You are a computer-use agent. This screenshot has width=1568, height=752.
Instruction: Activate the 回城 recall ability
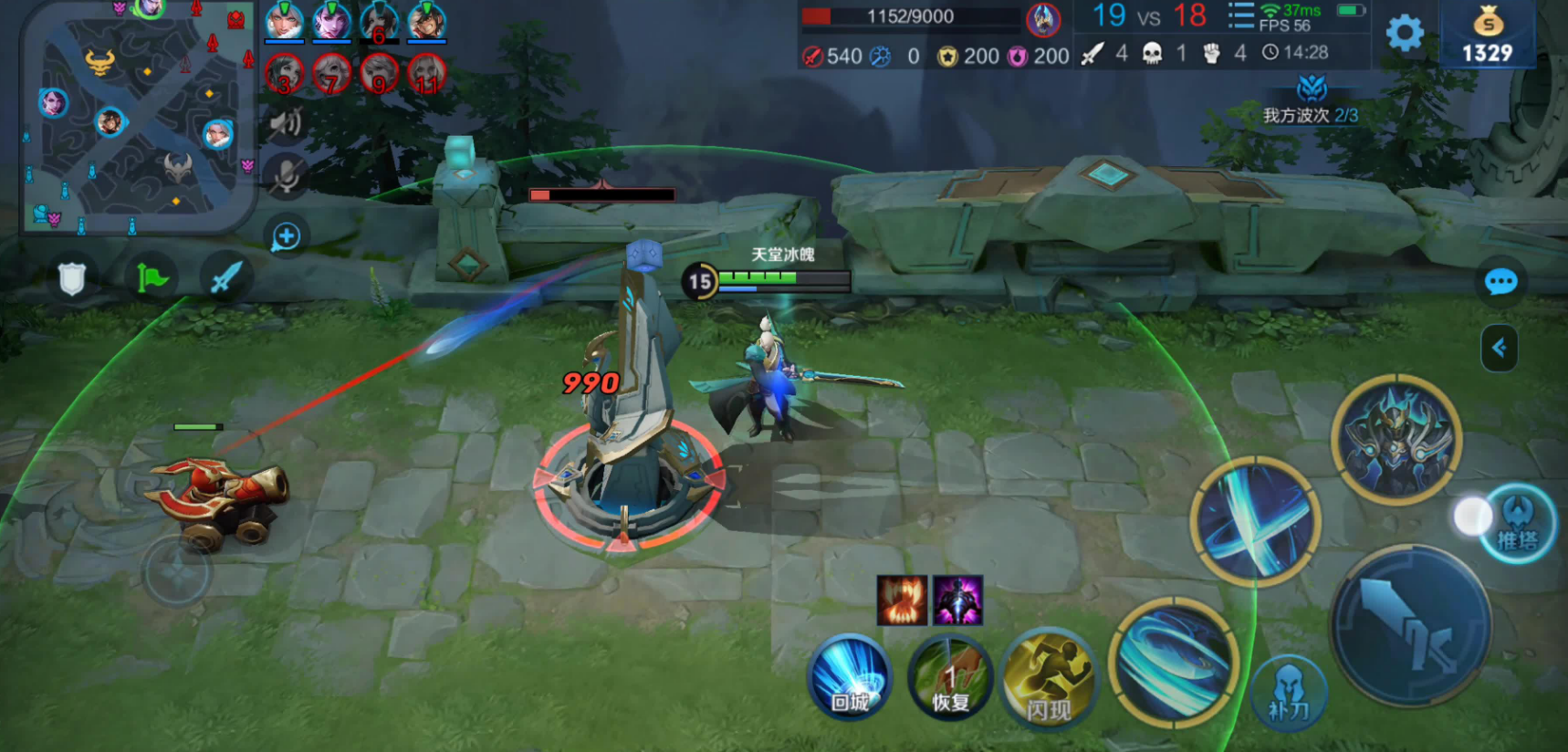point(850,678)
